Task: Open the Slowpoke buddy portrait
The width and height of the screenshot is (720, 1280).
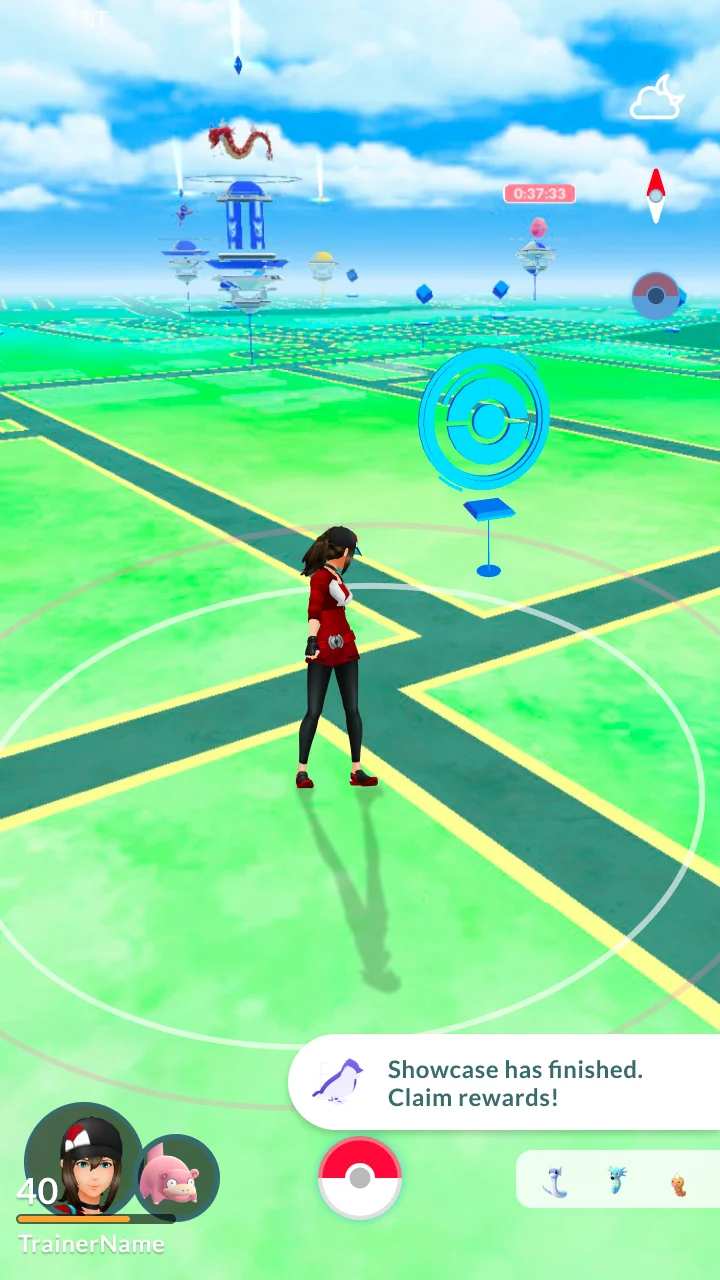Action: [177, 1177]
